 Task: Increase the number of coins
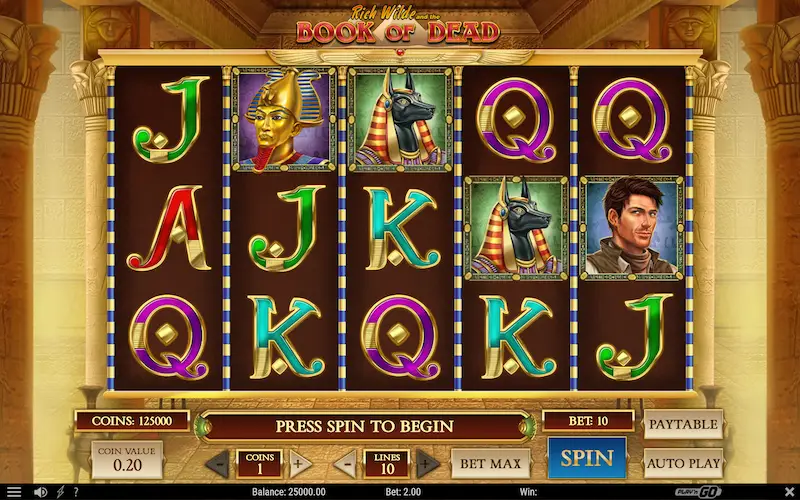pos(297,464)
